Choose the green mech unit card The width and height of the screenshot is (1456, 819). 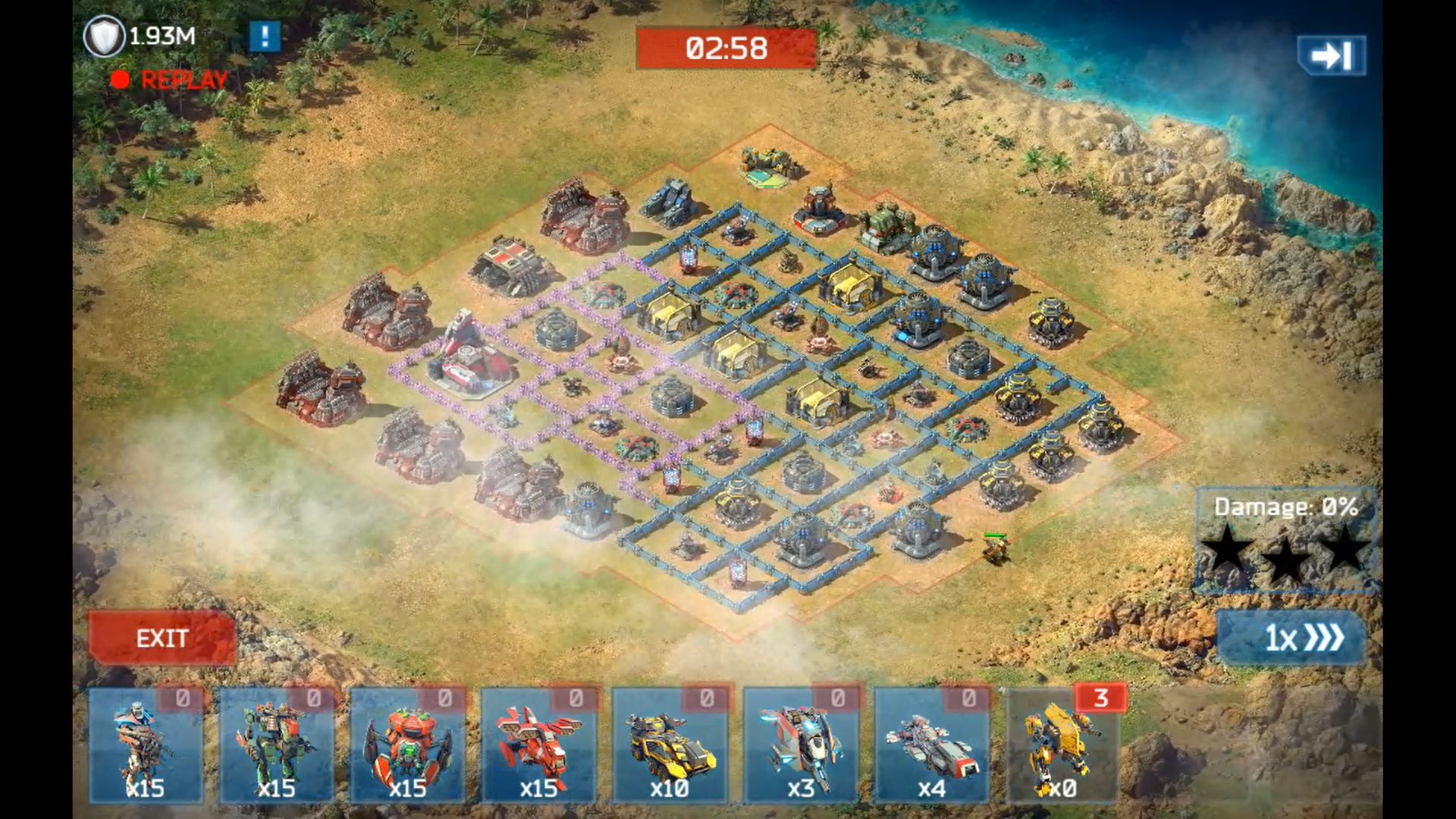tap(277, 745)
